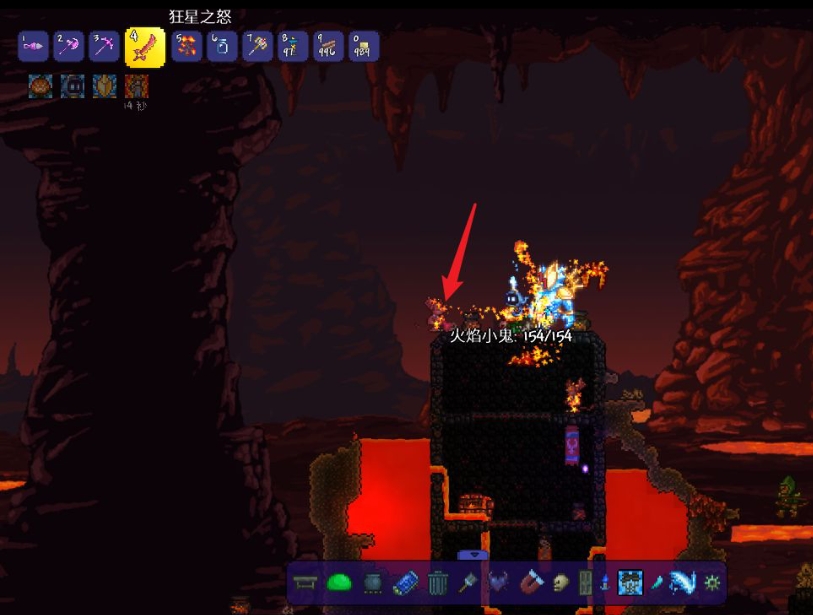Collapse the bottom toolbar with arrow tab

[472, 555]
